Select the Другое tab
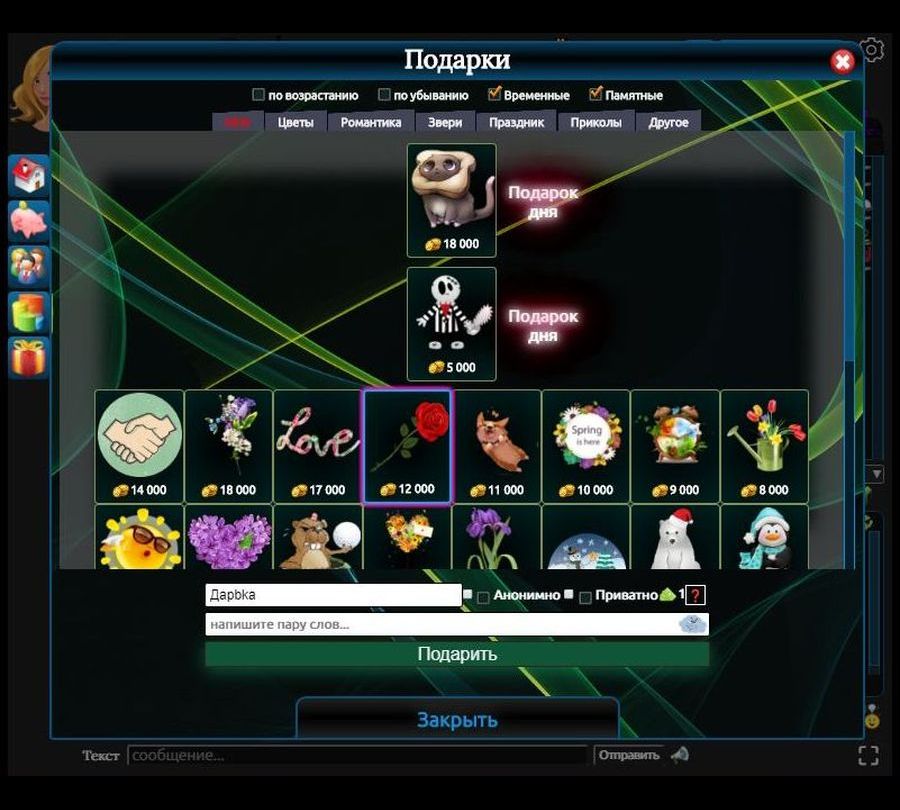This screenshot has width=900, height=810. pos(668,122)
